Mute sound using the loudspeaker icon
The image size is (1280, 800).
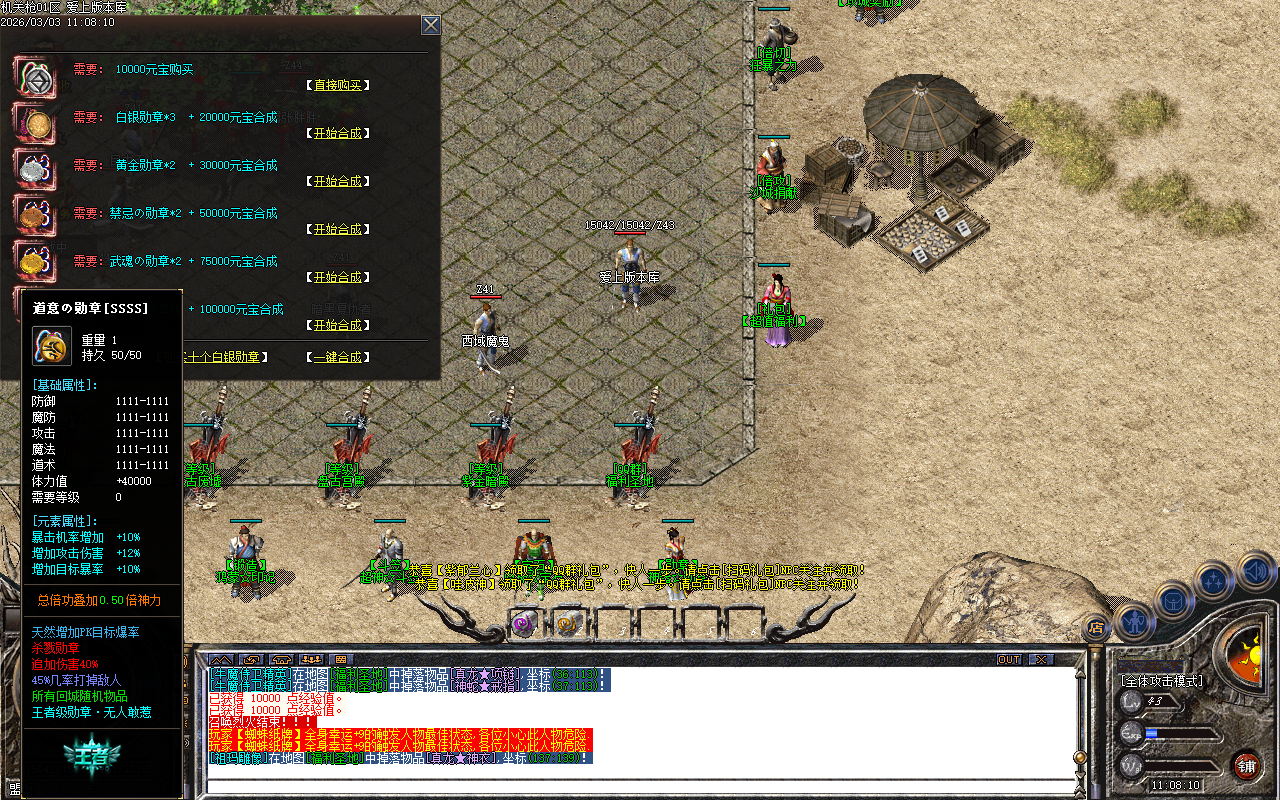pos(1254,572)
